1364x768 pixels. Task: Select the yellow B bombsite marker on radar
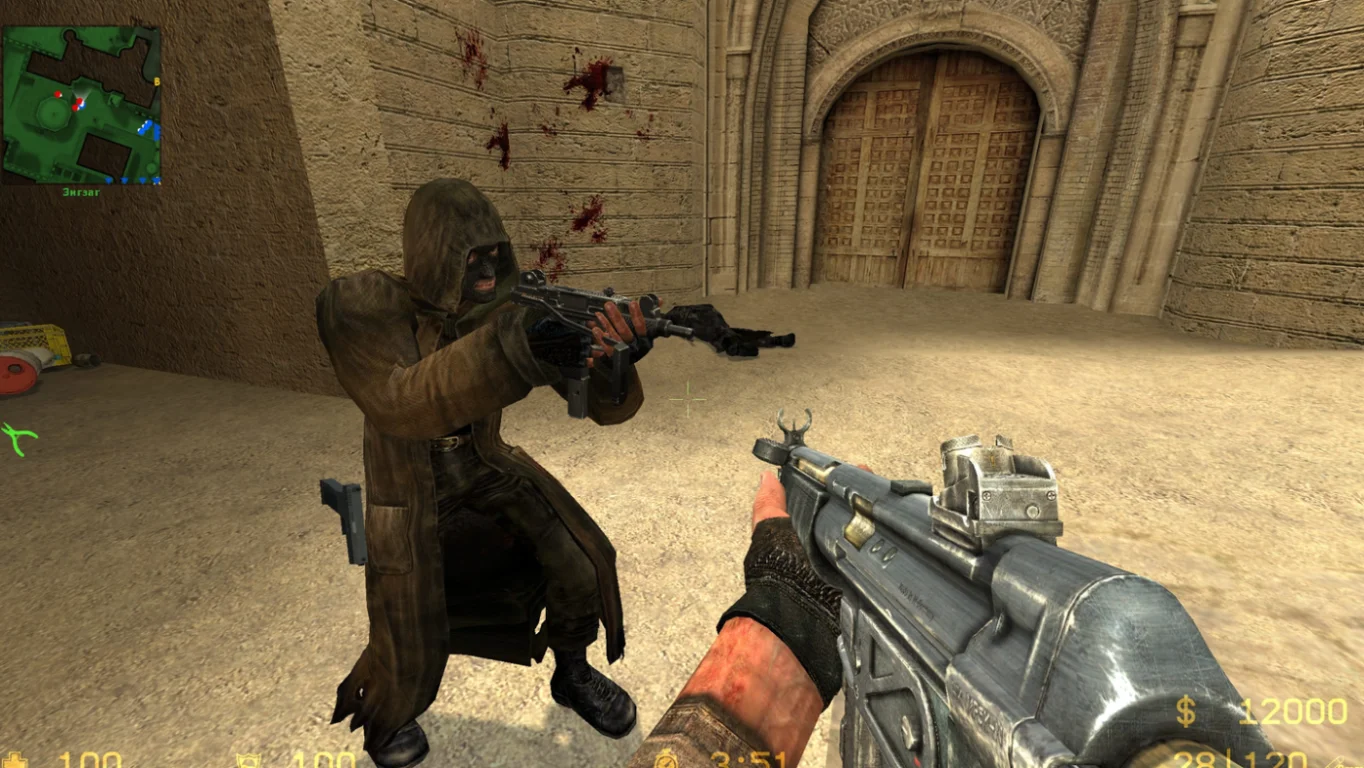point(157,81)
